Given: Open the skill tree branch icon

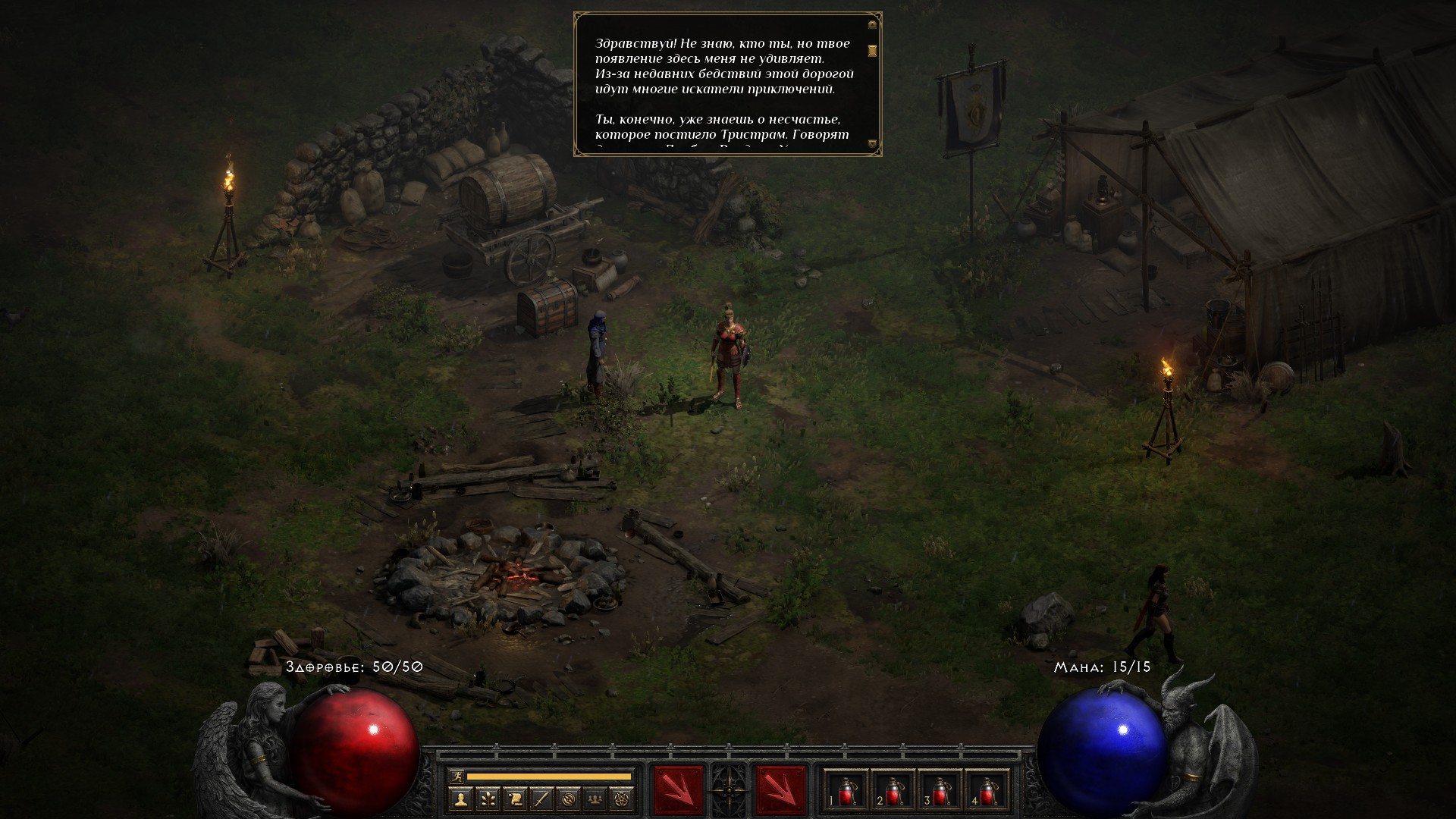Looking at the screenshot, I should (x=487, y=799).
